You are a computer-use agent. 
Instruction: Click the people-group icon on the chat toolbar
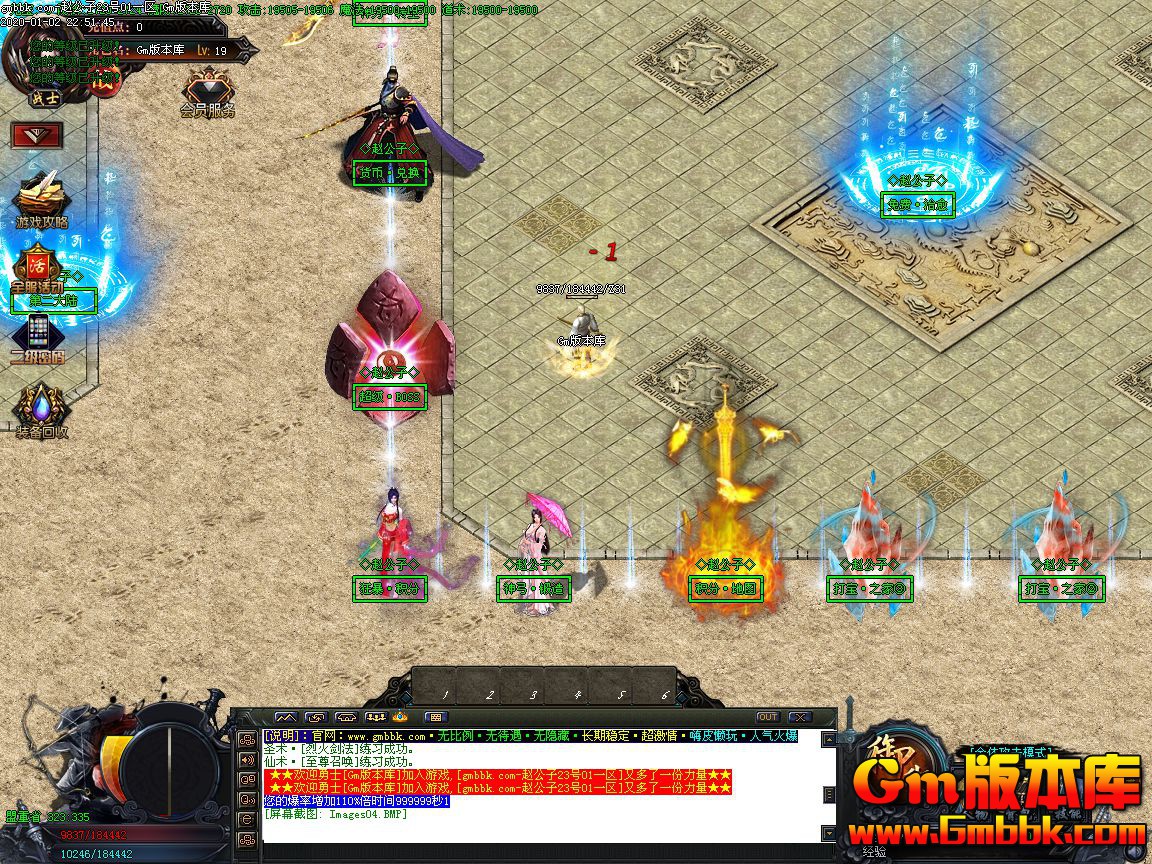[377, 717]
